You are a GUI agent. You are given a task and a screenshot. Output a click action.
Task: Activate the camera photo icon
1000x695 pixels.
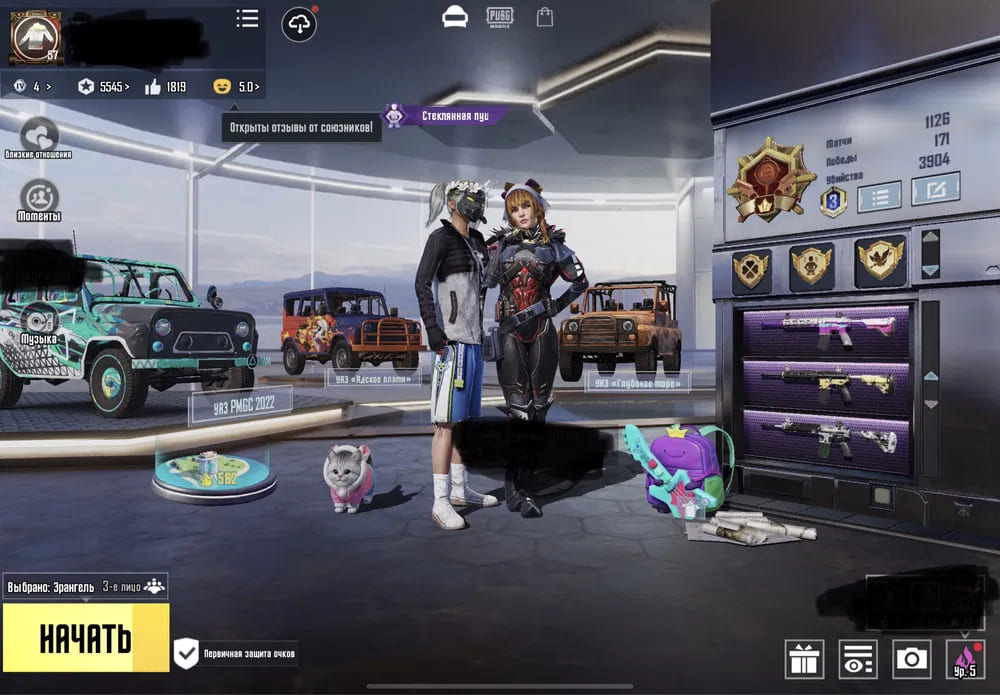(910, 658)
